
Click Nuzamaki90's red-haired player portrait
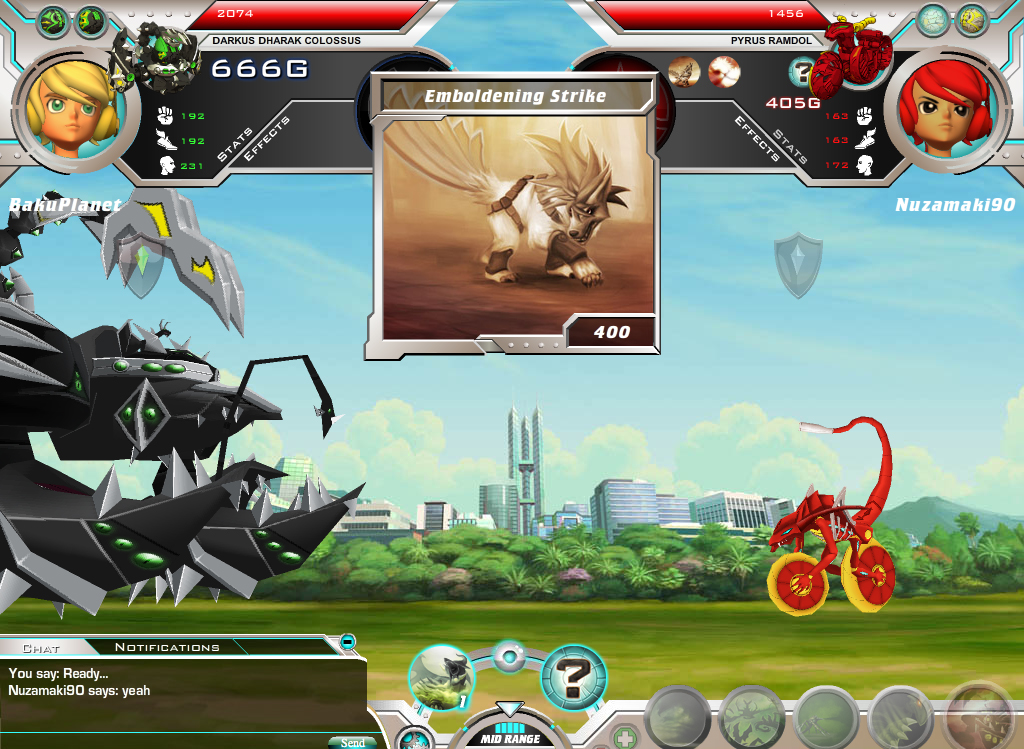tap(942, 105)
